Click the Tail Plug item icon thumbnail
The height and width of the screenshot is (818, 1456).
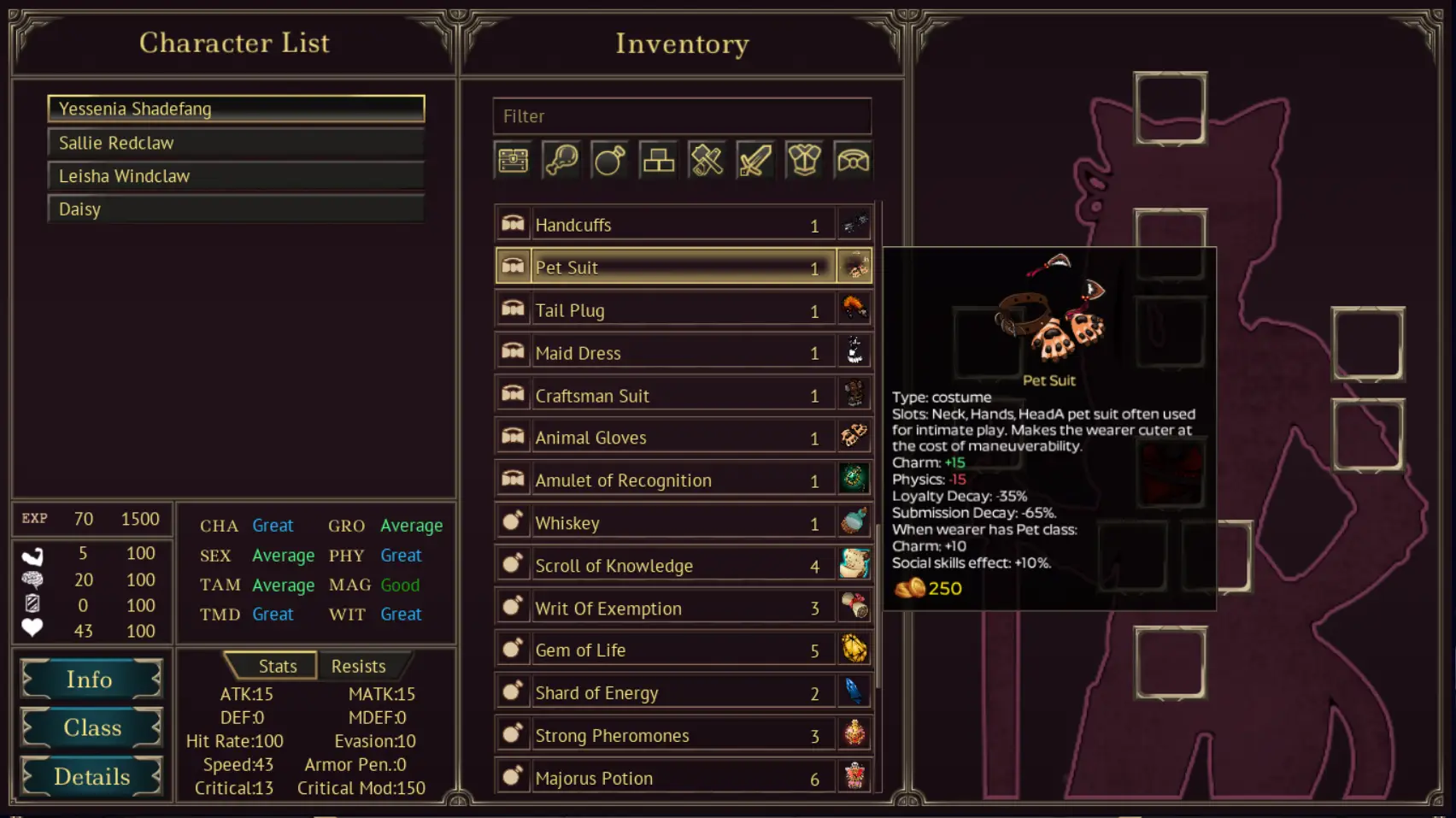click(x=854, y=309)
